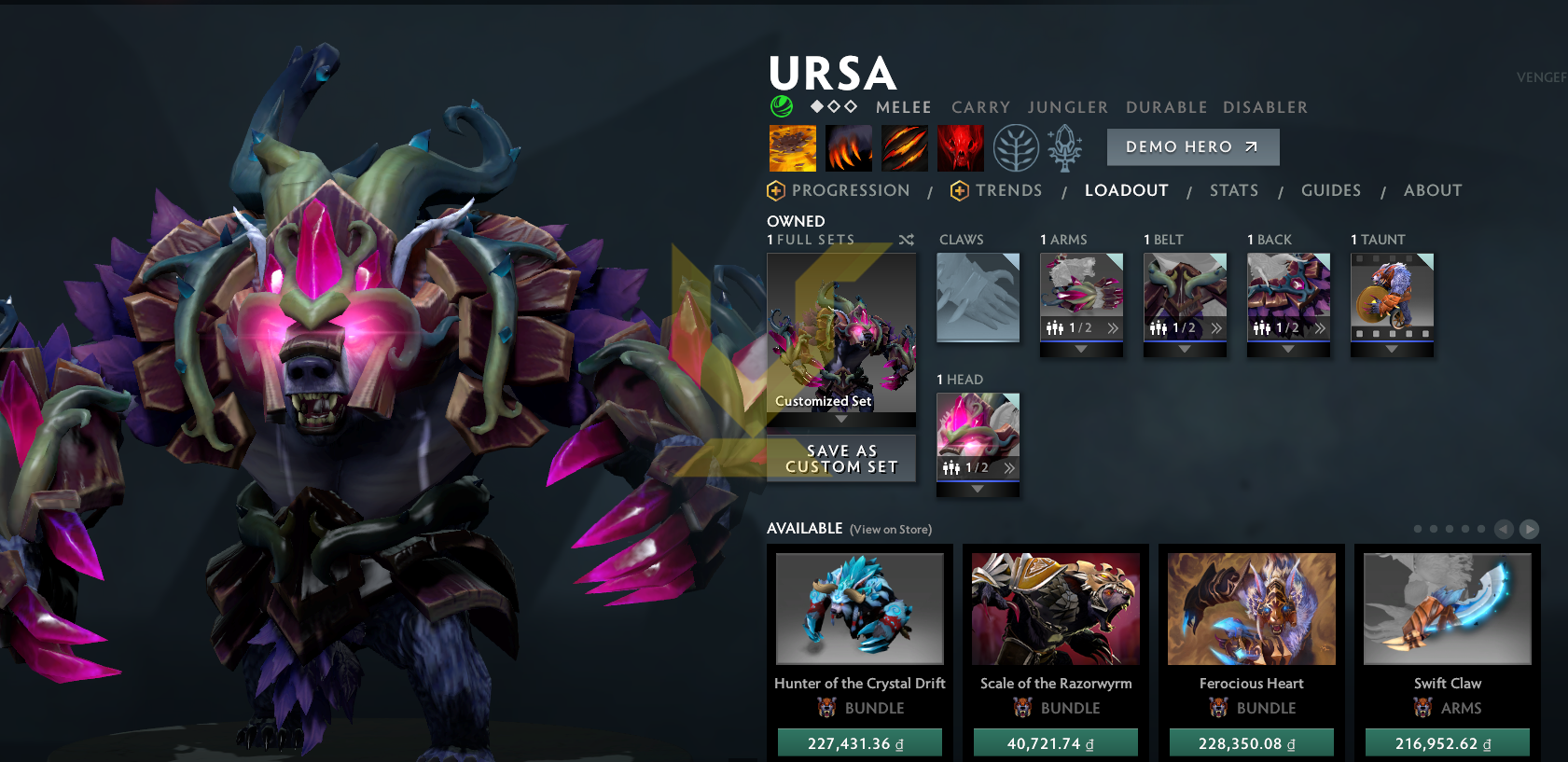1568x762 pixels.
Task: Open Ursa's talent tree icon
Action: [x=1014, y=147]
